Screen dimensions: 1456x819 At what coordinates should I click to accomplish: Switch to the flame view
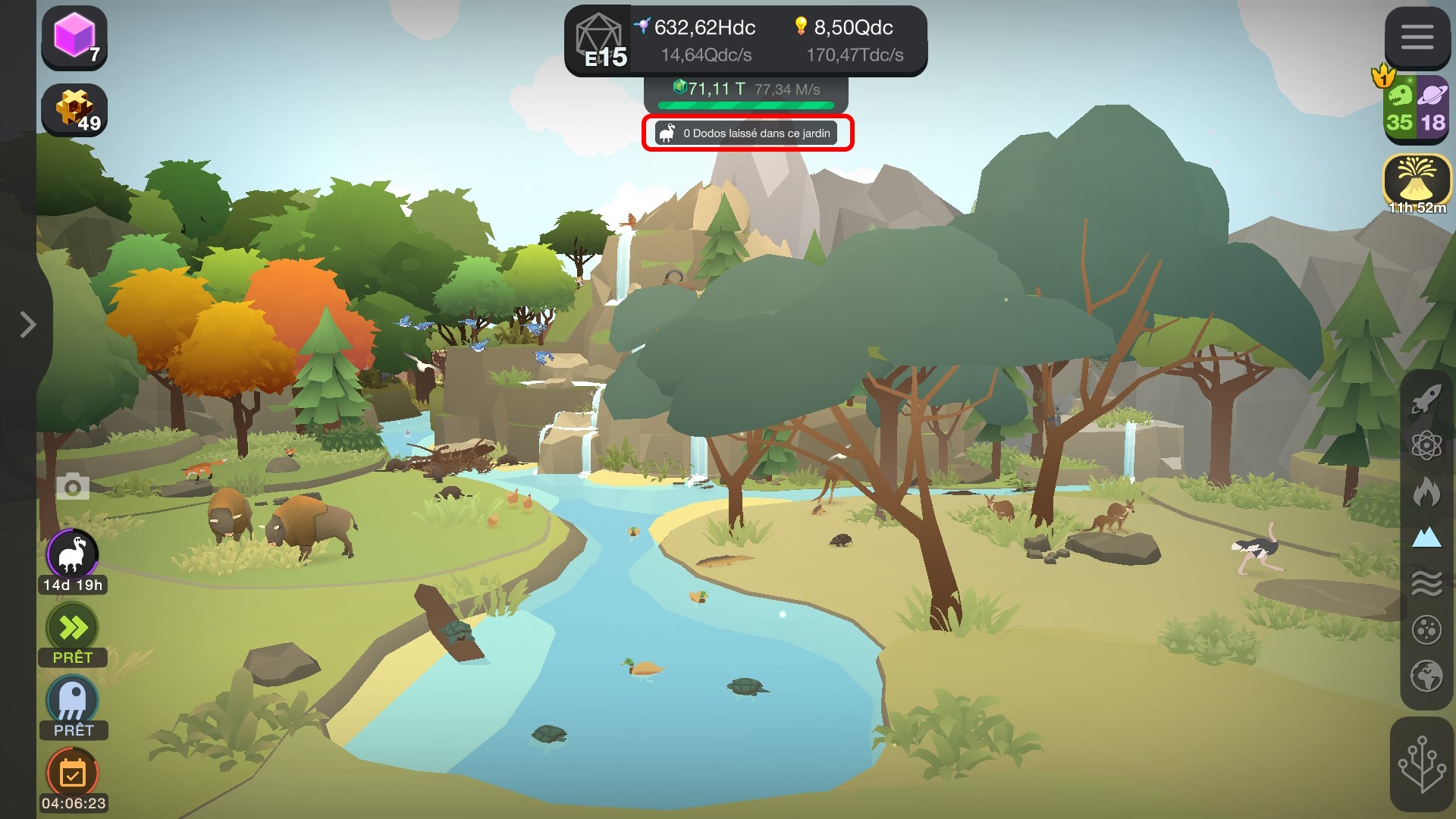(x=1426, y=491)
